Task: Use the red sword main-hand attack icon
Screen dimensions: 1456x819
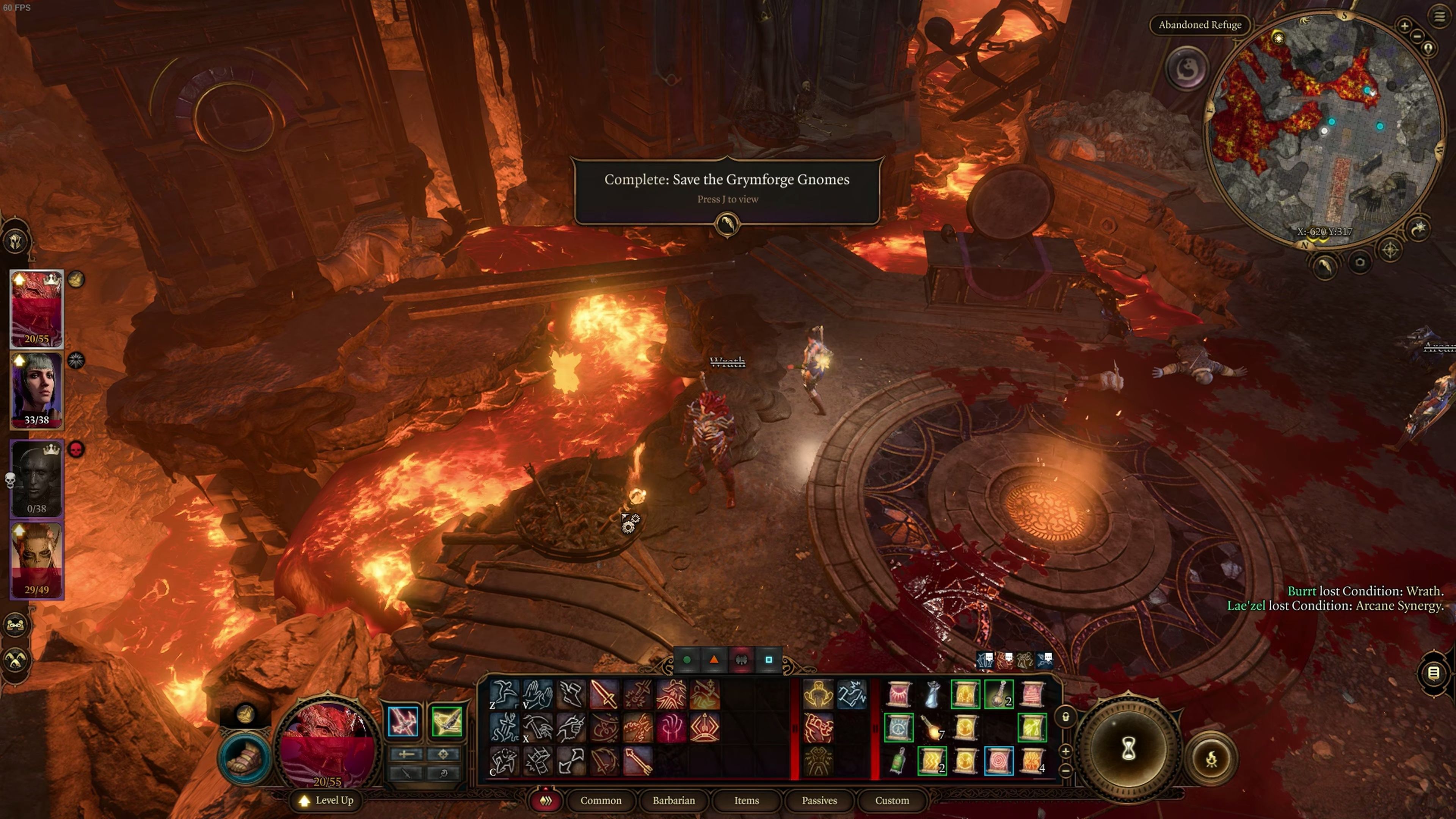Action: pos(604,694)
